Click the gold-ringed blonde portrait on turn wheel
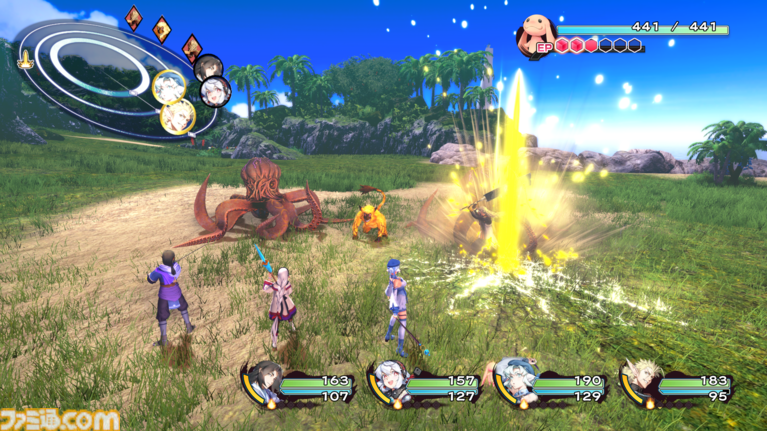The width and height of the screenshot is (767, 431). point(177,115)
